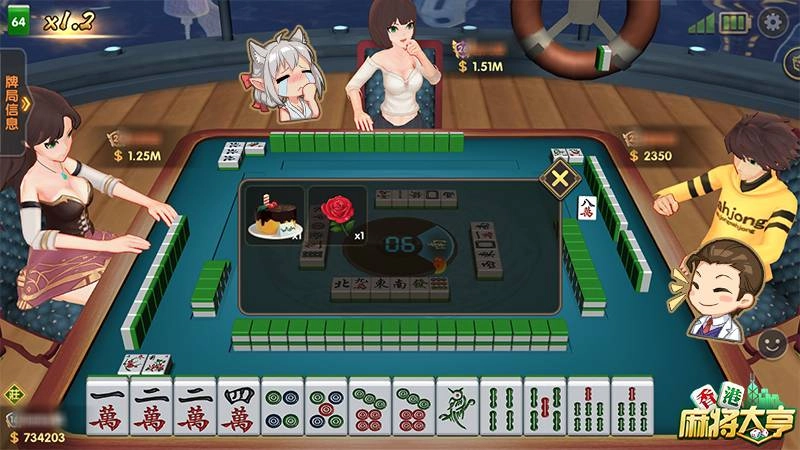
Task: Open the smiley emote button
Action: point(772,344)
